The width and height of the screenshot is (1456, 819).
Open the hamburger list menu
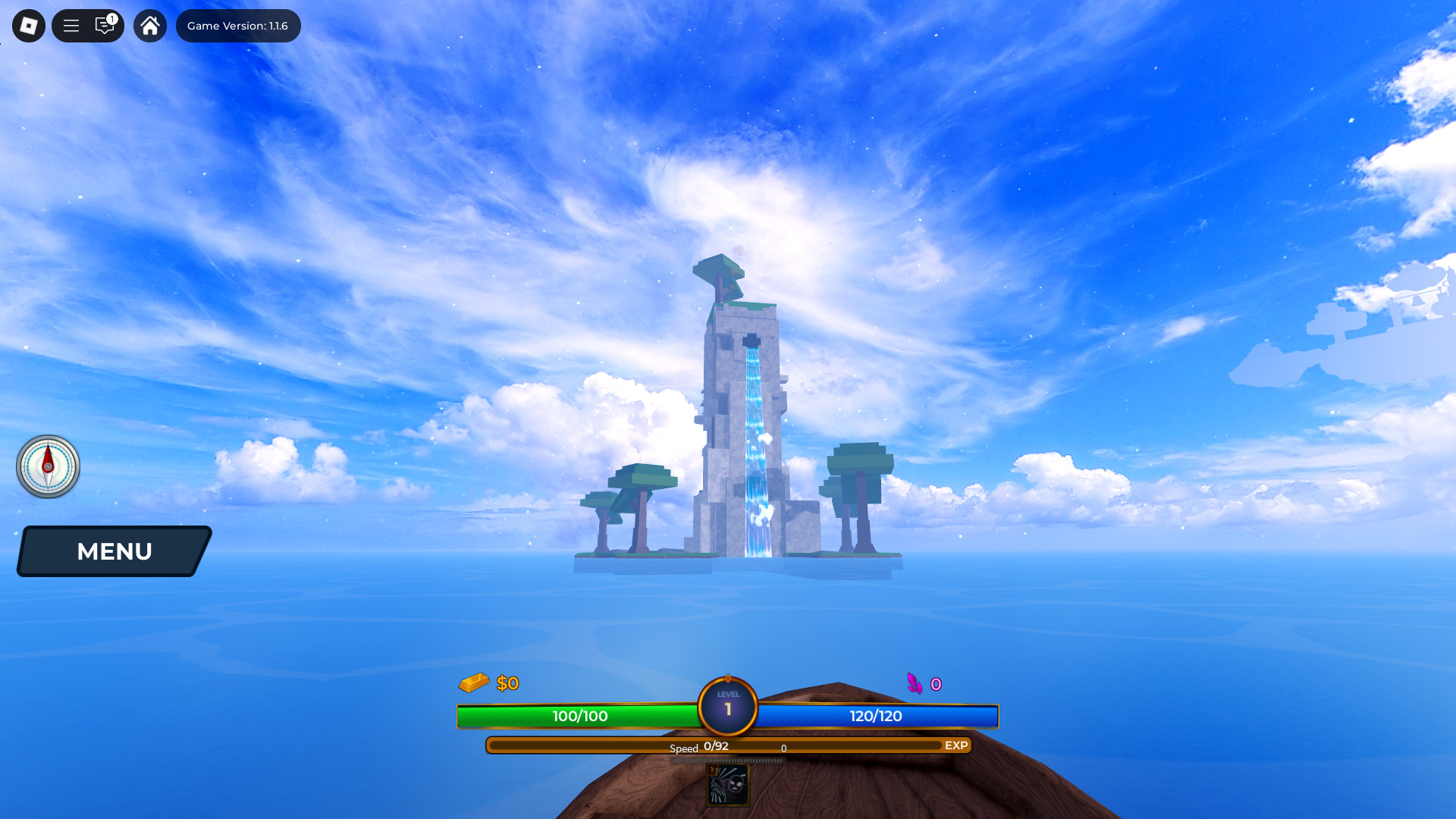pos(71,26)
